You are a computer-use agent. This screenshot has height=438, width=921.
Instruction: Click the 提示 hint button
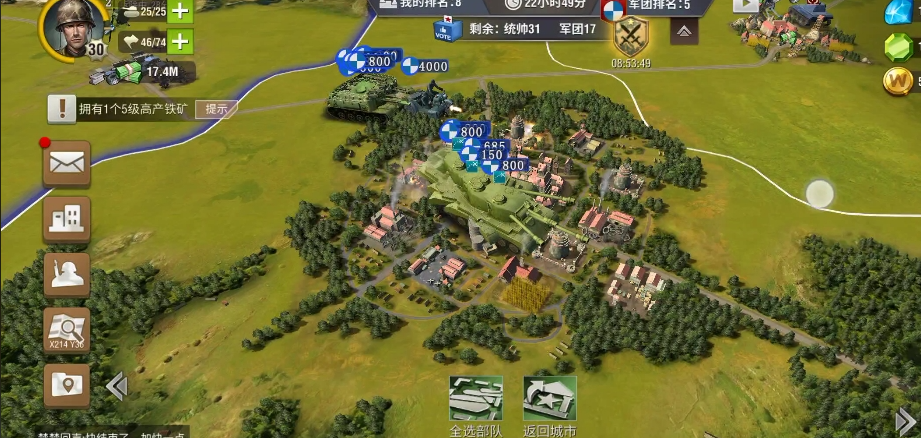(x=216, y=109)
